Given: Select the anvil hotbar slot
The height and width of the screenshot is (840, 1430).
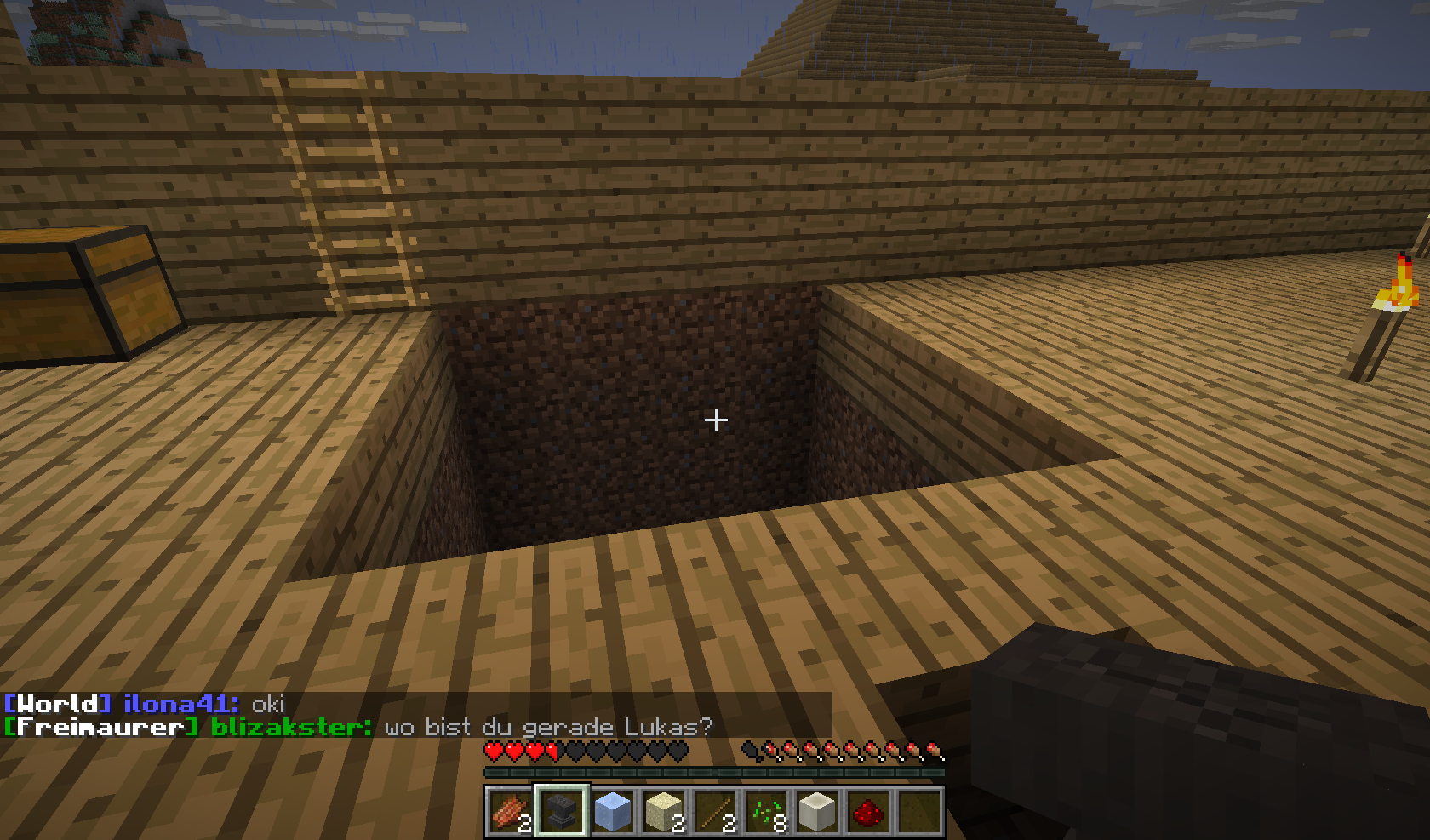Looking at the screenshot, I should (561, 811).
